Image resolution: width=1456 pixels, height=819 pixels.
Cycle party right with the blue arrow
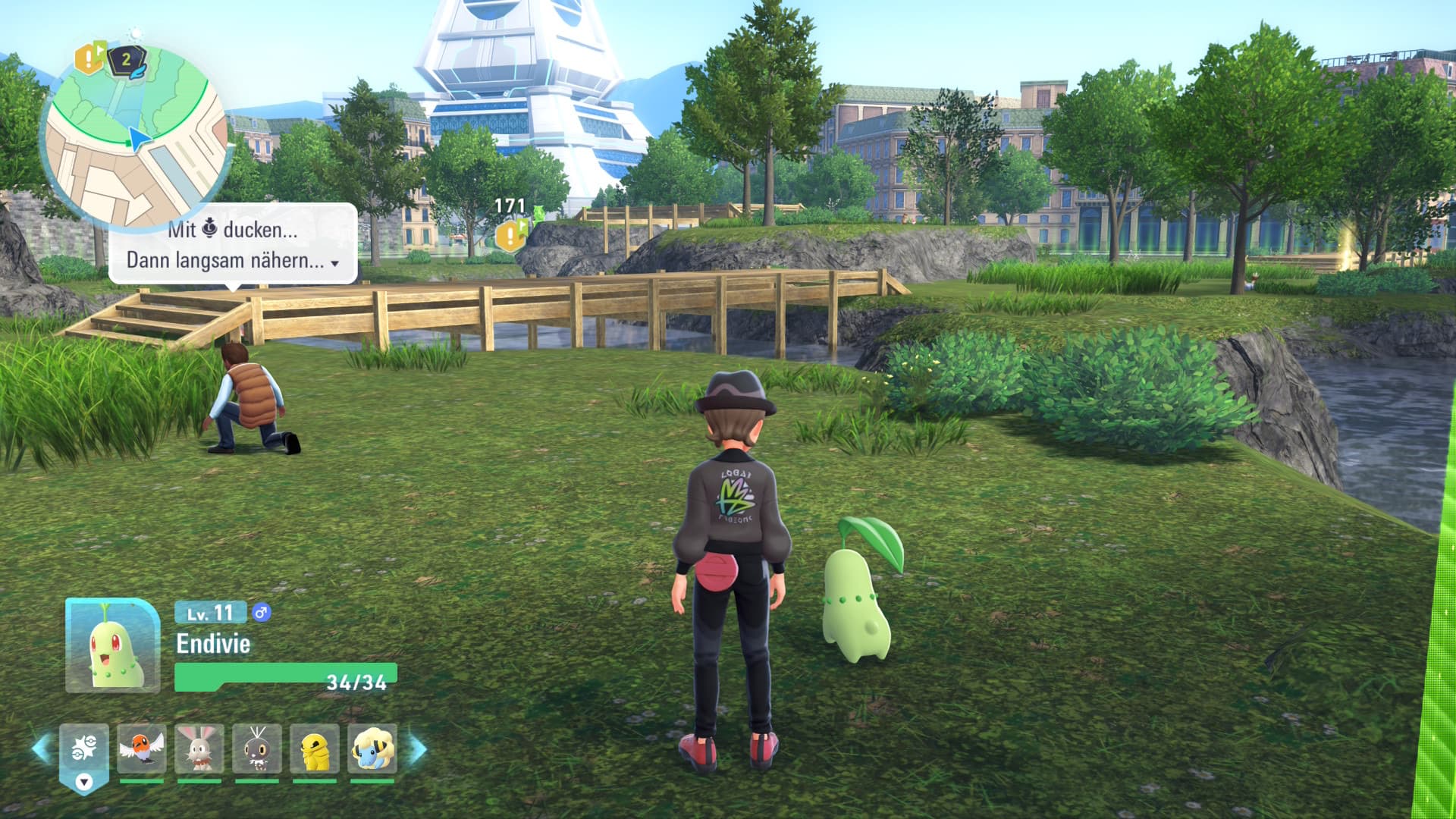pyautogui.click(x=418, y=748)
